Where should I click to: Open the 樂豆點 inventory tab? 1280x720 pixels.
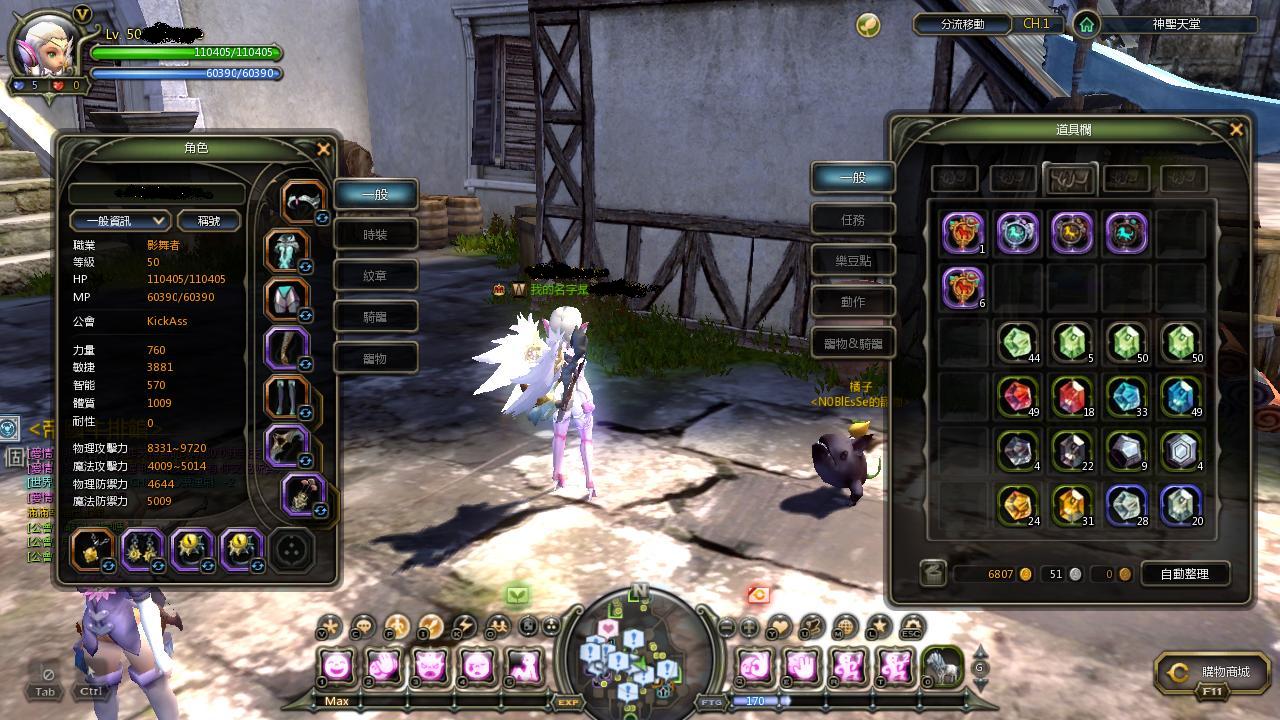pyautogui.click(x=853, y=260)
